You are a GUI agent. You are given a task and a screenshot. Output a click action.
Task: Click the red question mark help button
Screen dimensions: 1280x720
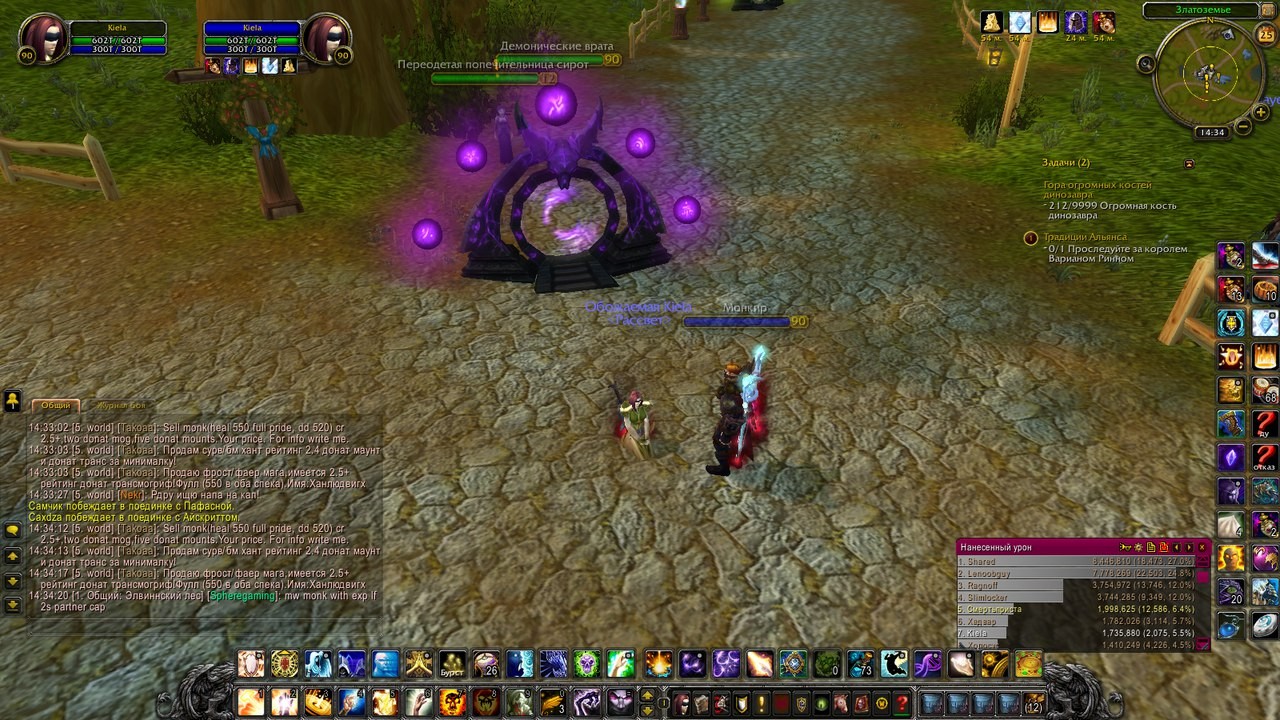tap(902, 703)
